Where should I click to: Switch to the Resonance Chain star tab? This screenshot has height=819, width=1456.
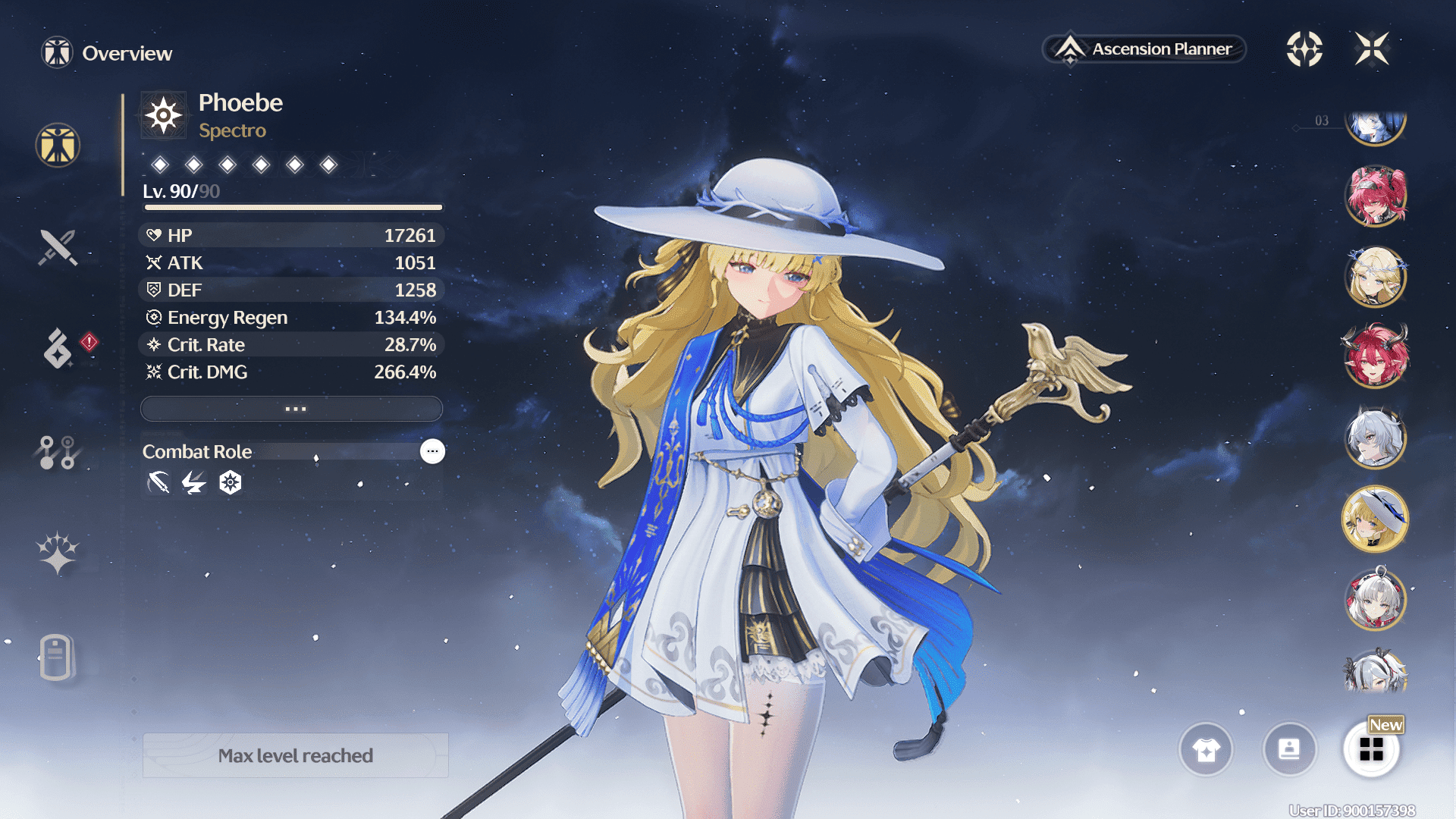[58, 553]
